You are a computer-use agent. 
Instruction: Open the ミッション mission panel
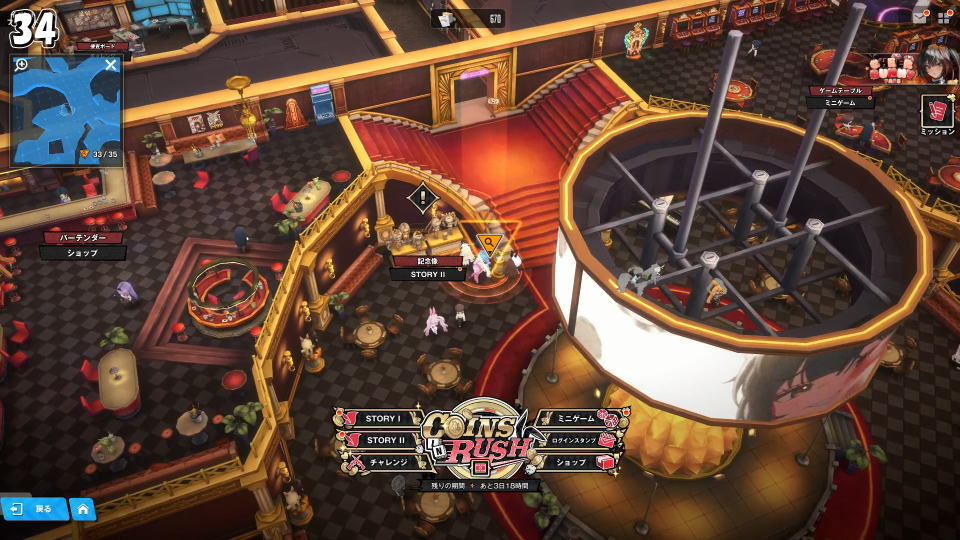(x=937, y=113)
